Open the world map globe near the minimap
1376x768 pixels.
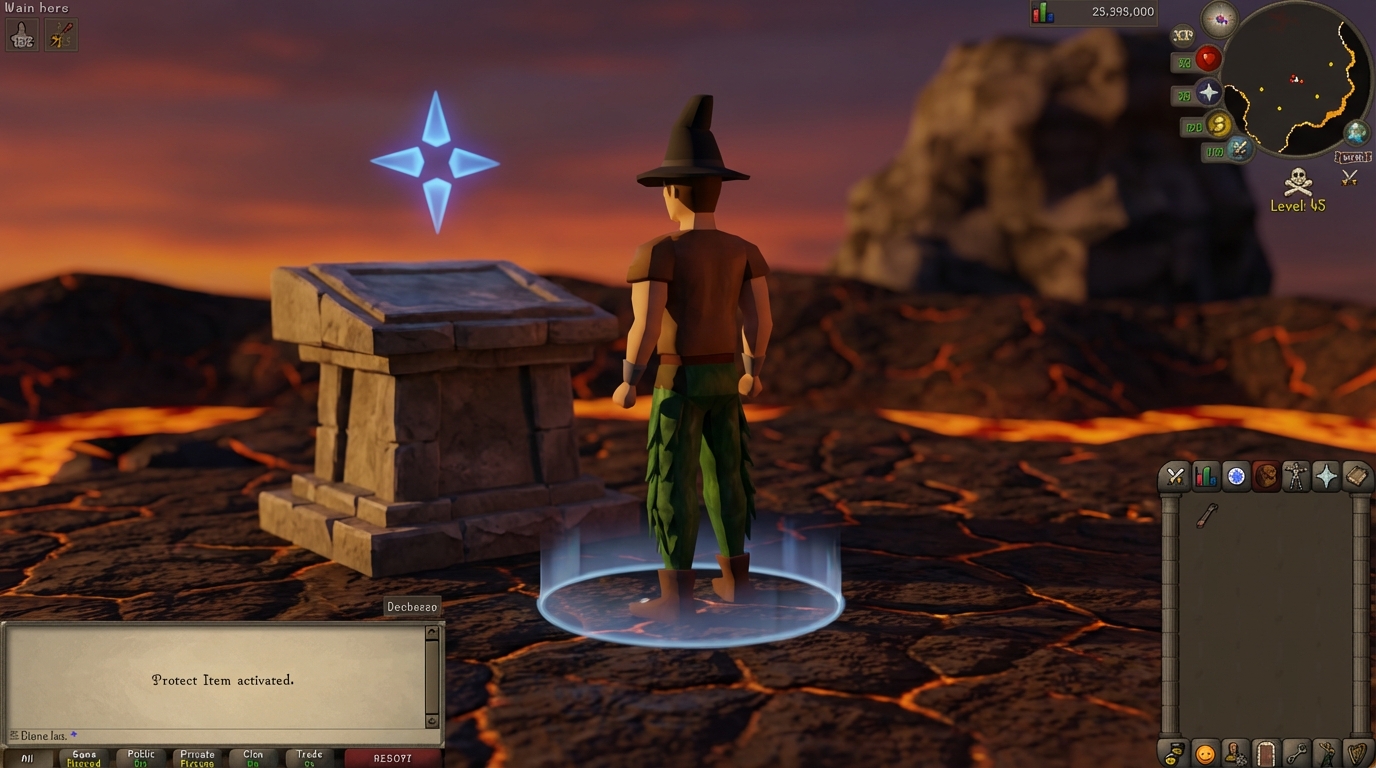[x=1356, y=133]
